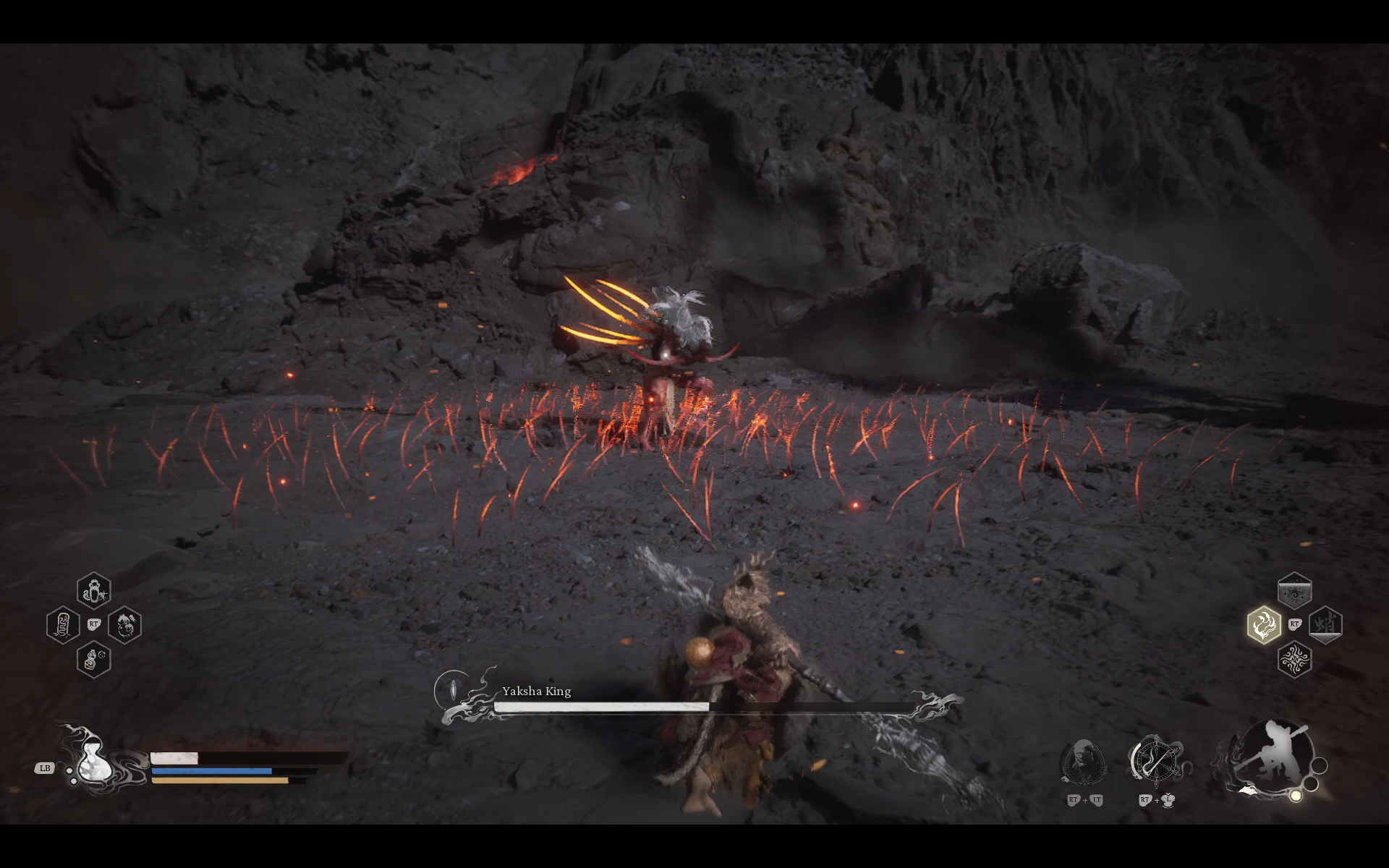This screenshot has height=868, width=1389.
Task: Select the cloud-swirl spell at top of spell wheel
Action: [x=1295, y=590]
